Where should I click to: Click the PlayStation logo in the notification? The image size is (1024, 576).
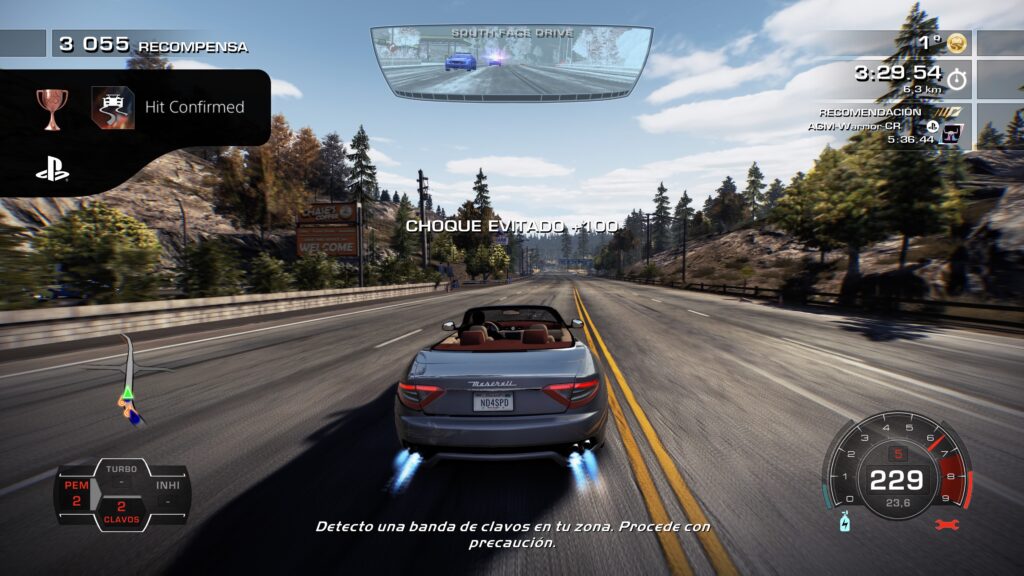[x=52, y=170]
